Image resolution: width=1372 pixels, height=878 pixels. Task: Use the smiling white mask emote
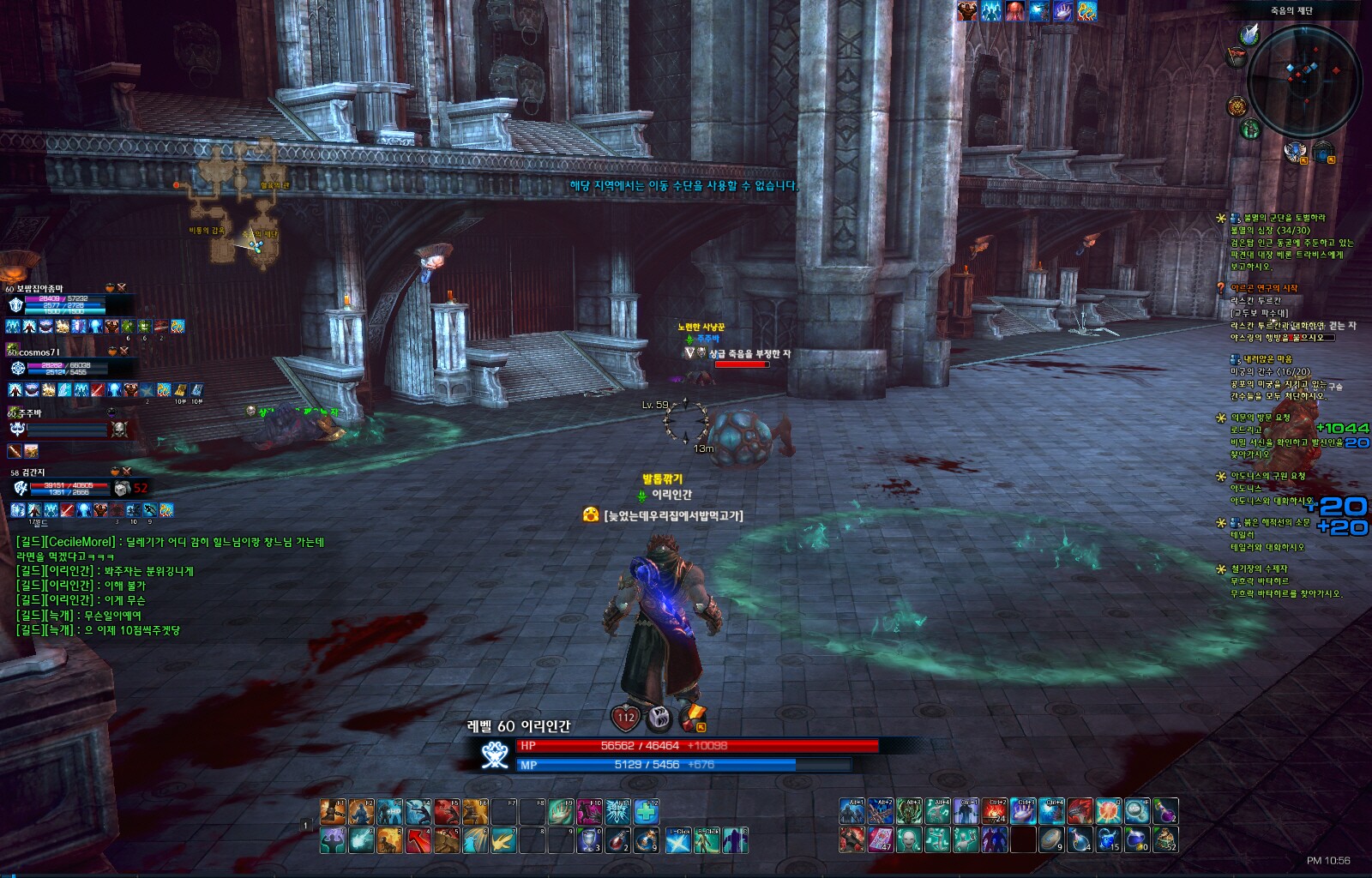909,840
